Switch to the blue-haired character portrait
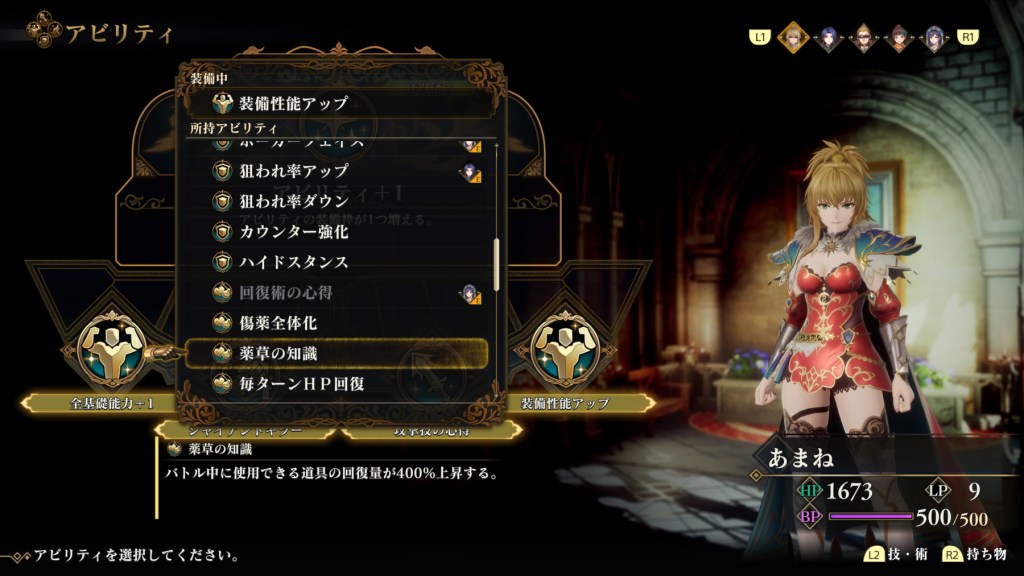The width and height of the screenshot is (1024, 576). coord(828,38)
